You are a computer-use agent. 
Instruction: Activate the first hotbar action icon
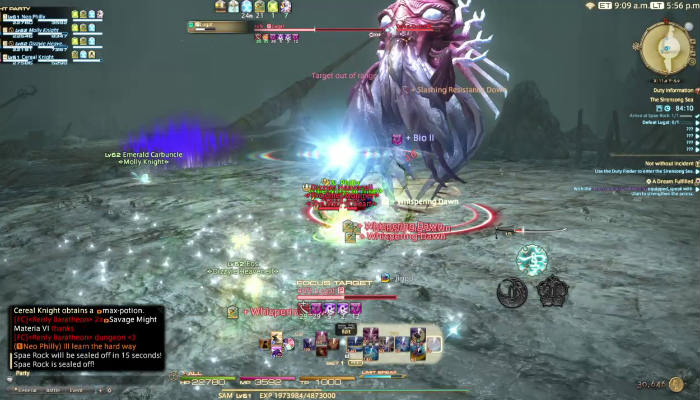pyautogui.click(x=266, y=344)
